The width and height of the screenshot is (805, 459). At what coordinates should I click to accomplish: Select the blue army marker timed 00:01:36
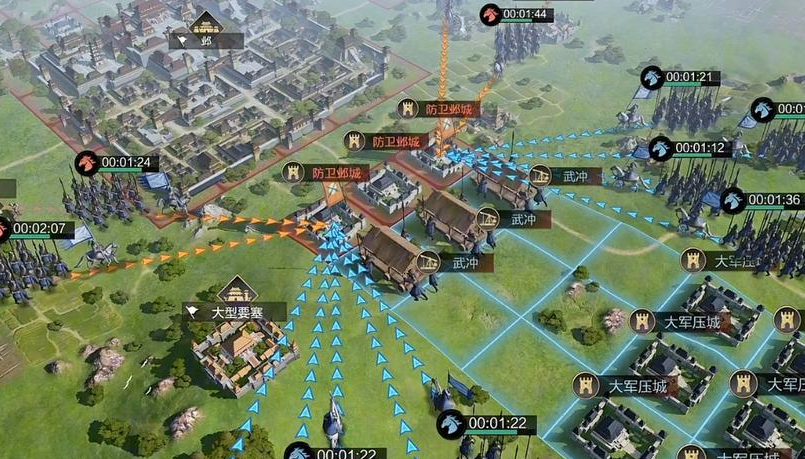tap(733, 200)
